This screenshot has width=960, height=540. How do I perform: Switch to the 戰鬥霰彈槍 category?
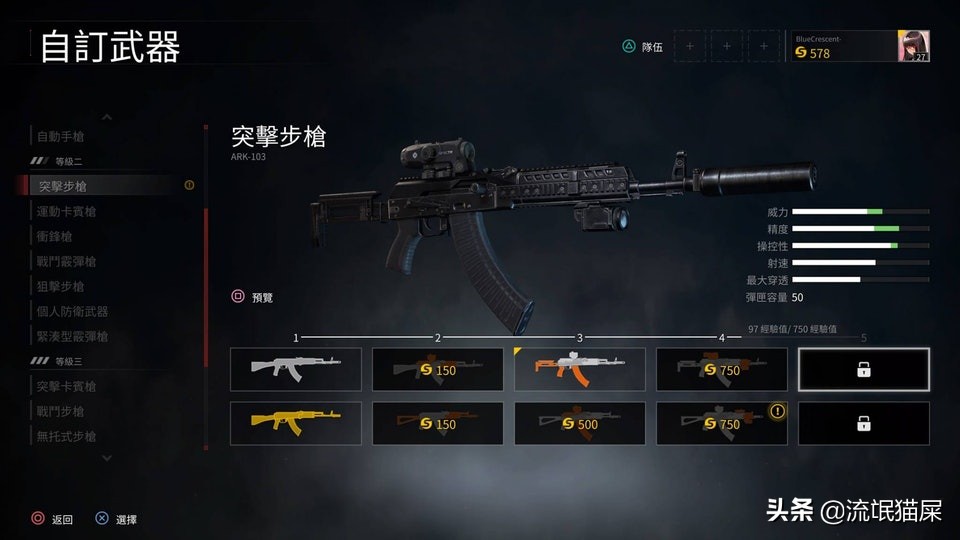(x=67, y=261)
